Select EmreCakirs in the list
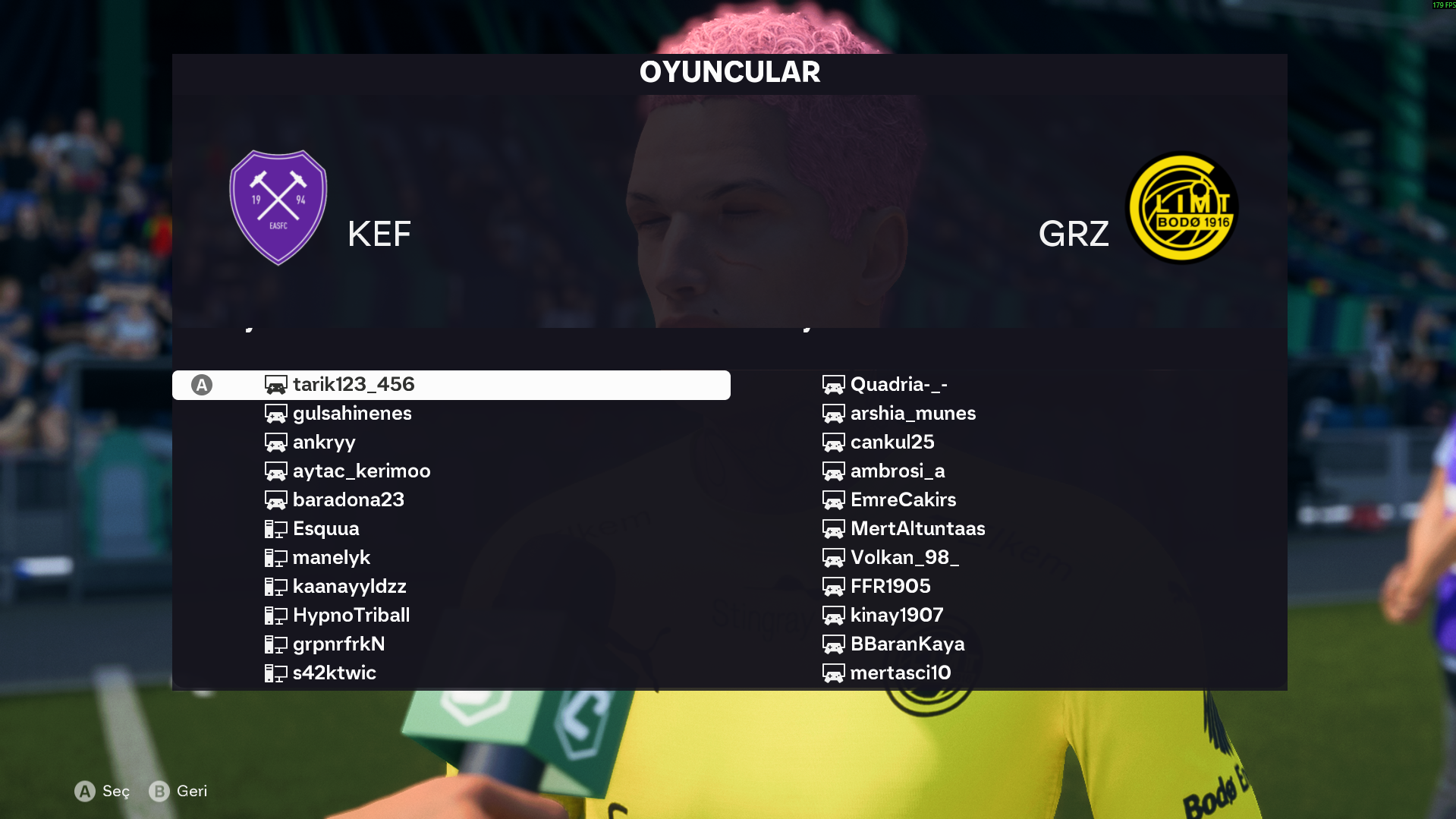This screenshot has width=1456, height=819. tap(903, 500)
